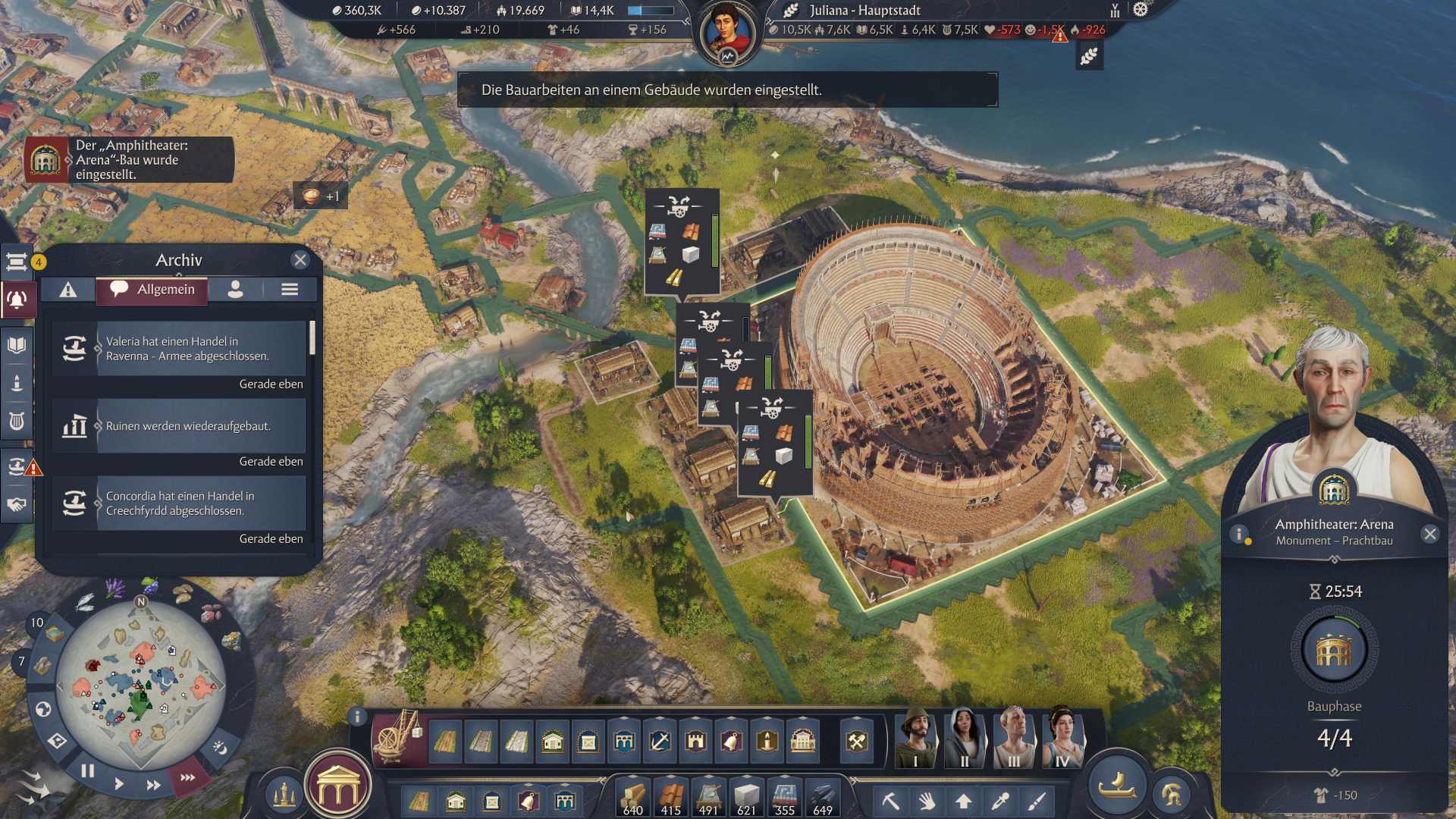Viewport: 1456px width, 819px height.
Task: Set game speed to double fast-forward
Action: pos(153,785)
